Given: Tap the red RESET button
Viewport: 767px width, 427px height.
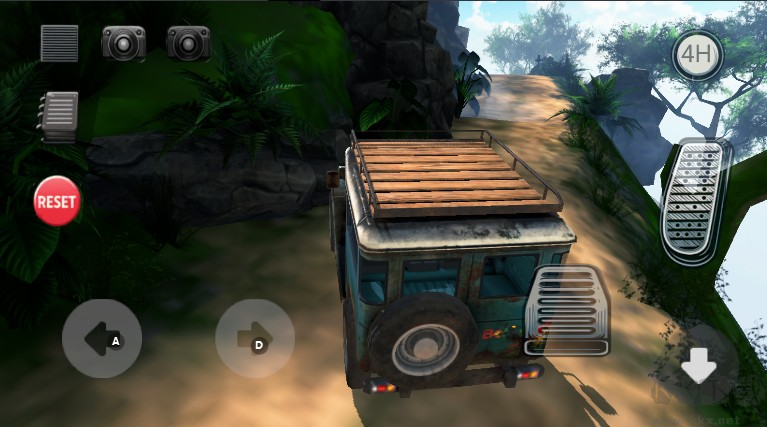Looking at the screenshot, I should (57, 200).
